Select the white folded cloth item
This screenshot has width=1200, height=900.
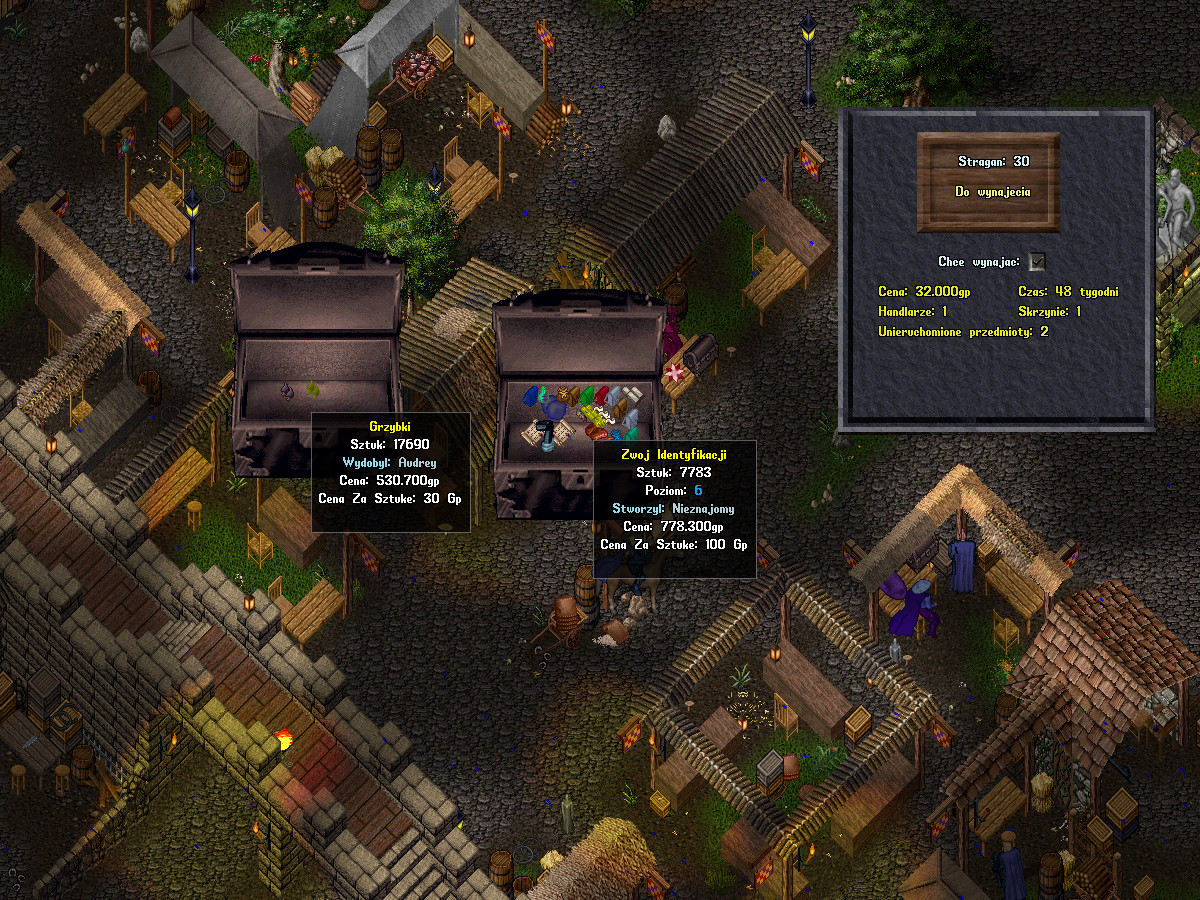(x=632, y=394)
